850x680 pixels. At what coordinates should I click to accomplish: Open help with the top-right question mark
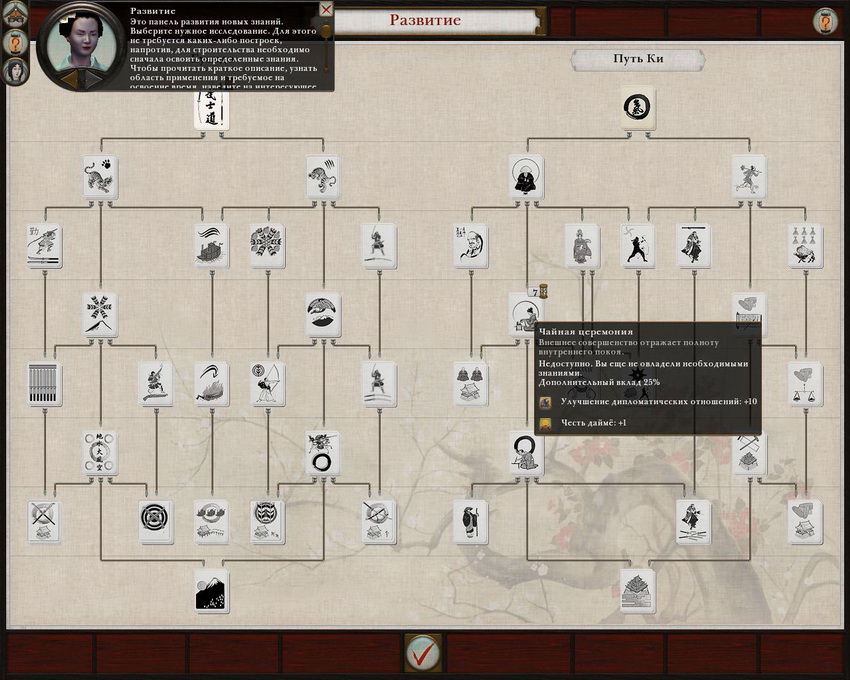coord(825,21)
